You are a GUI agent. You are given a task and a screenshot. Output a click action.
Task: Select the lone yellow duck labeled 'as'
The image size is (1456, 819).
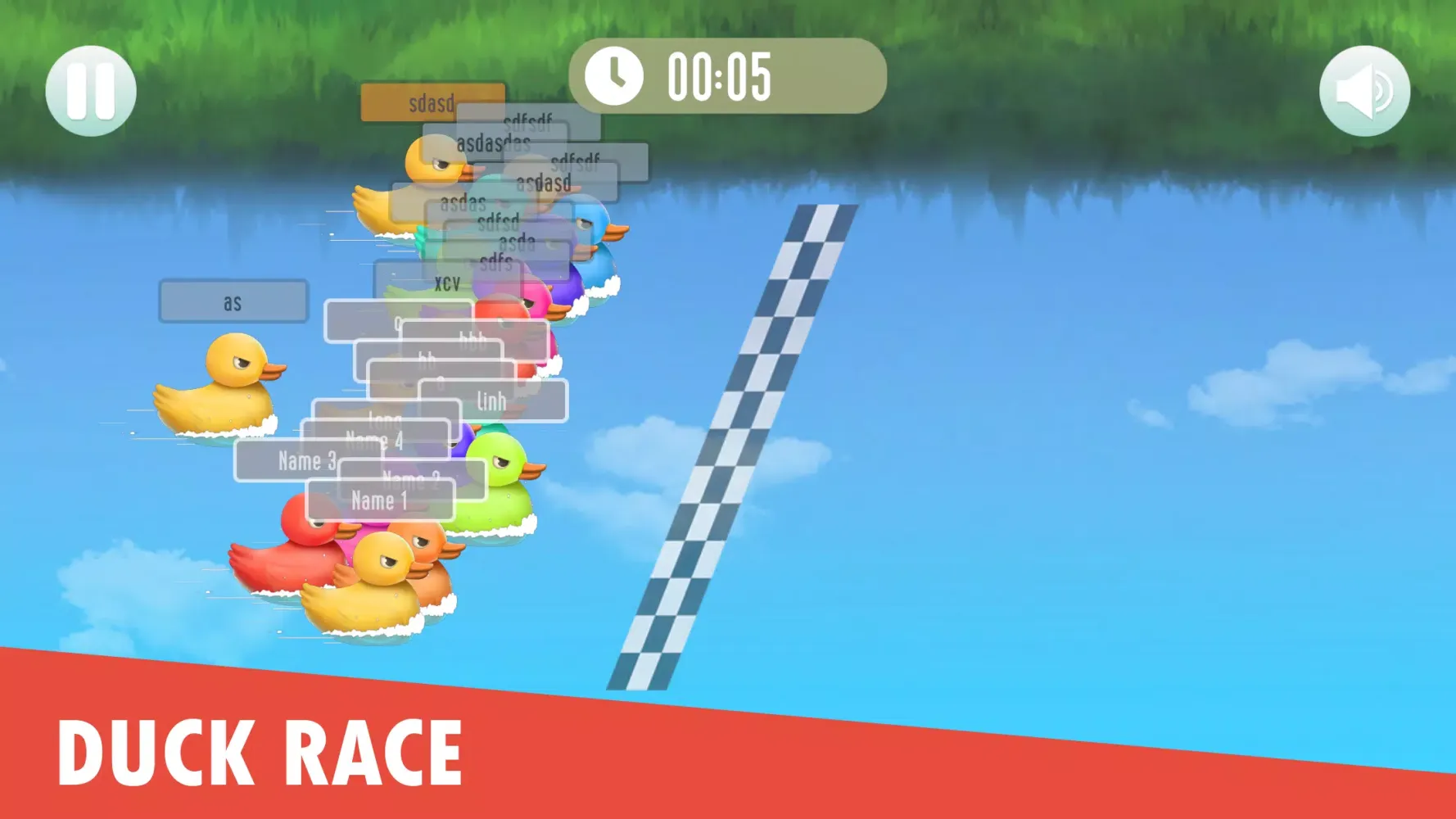[229, 385]
